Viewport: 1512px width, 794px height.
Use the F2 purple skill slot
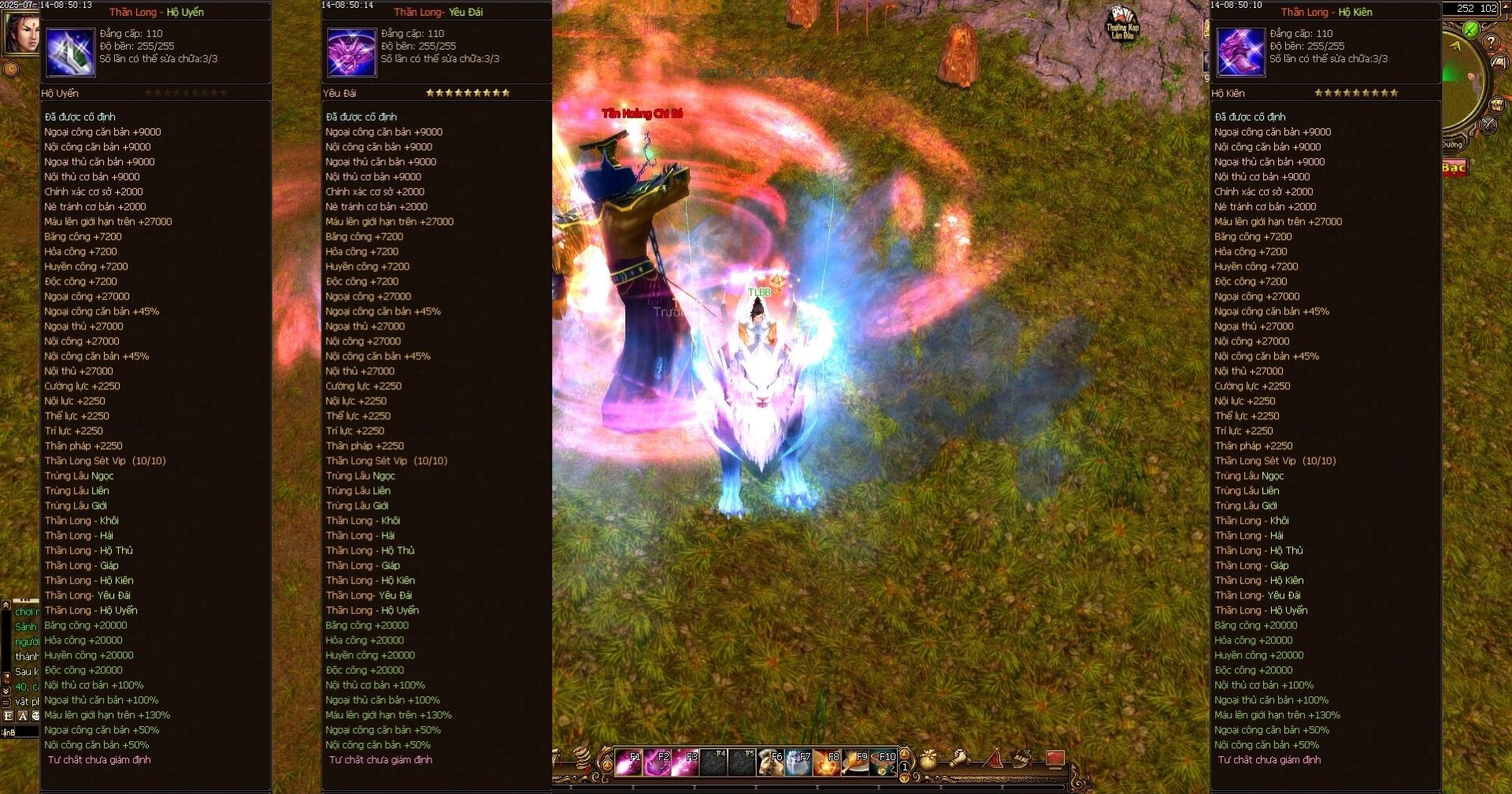click(x=657, y=762)
